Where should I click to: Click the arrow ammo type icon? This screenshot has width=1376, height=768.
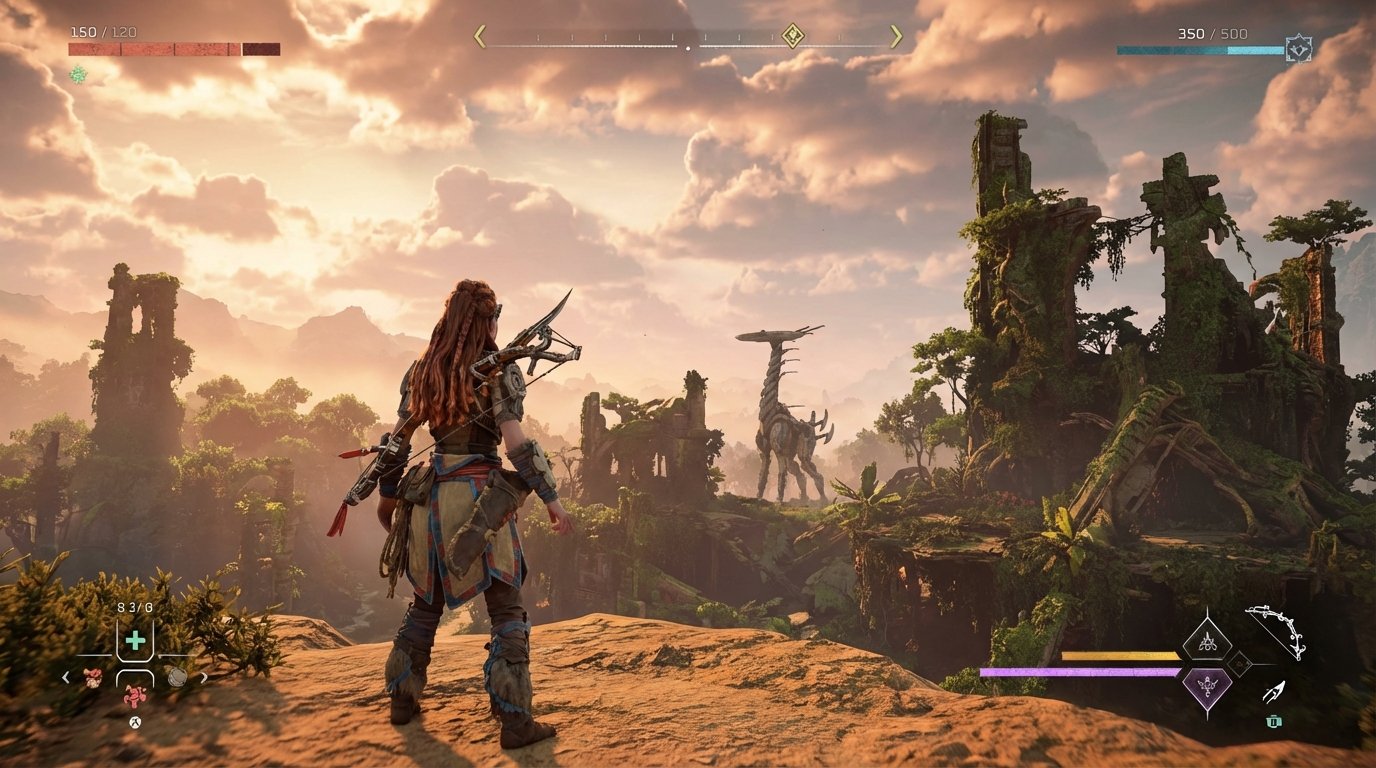click(1275, 692)
